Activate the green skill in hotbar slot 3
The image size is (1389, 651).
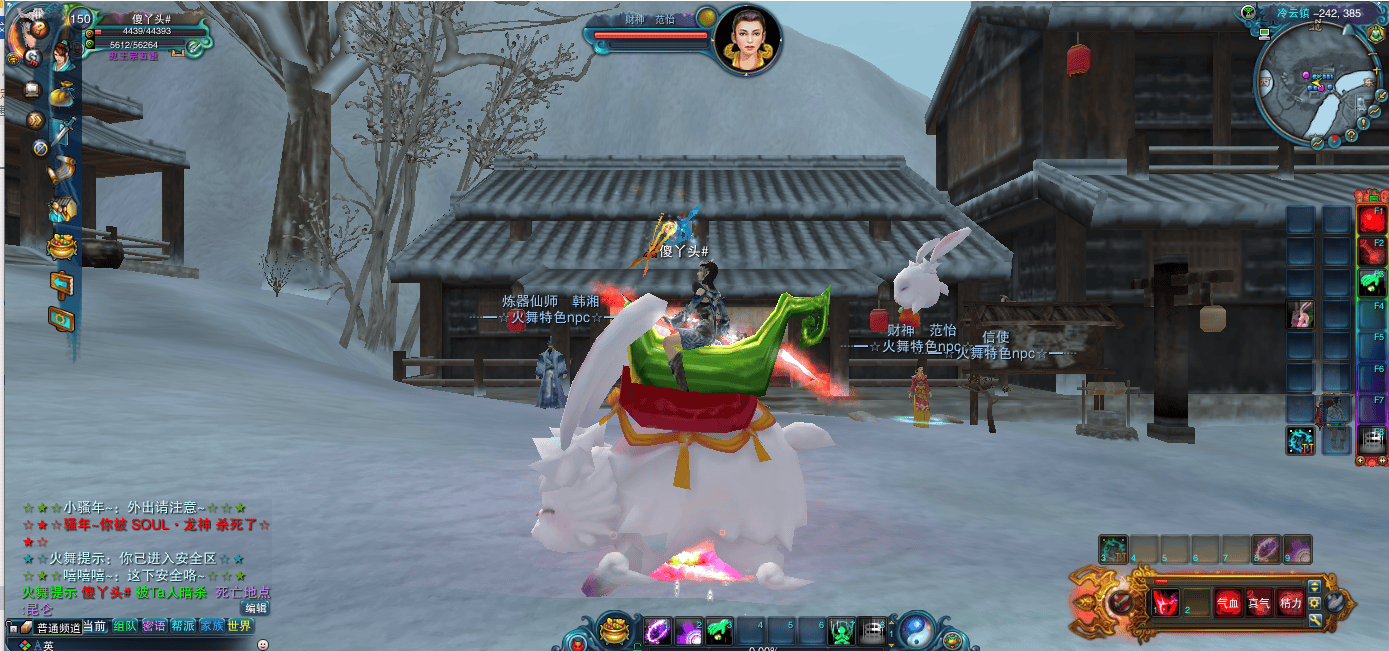point(720,632)
